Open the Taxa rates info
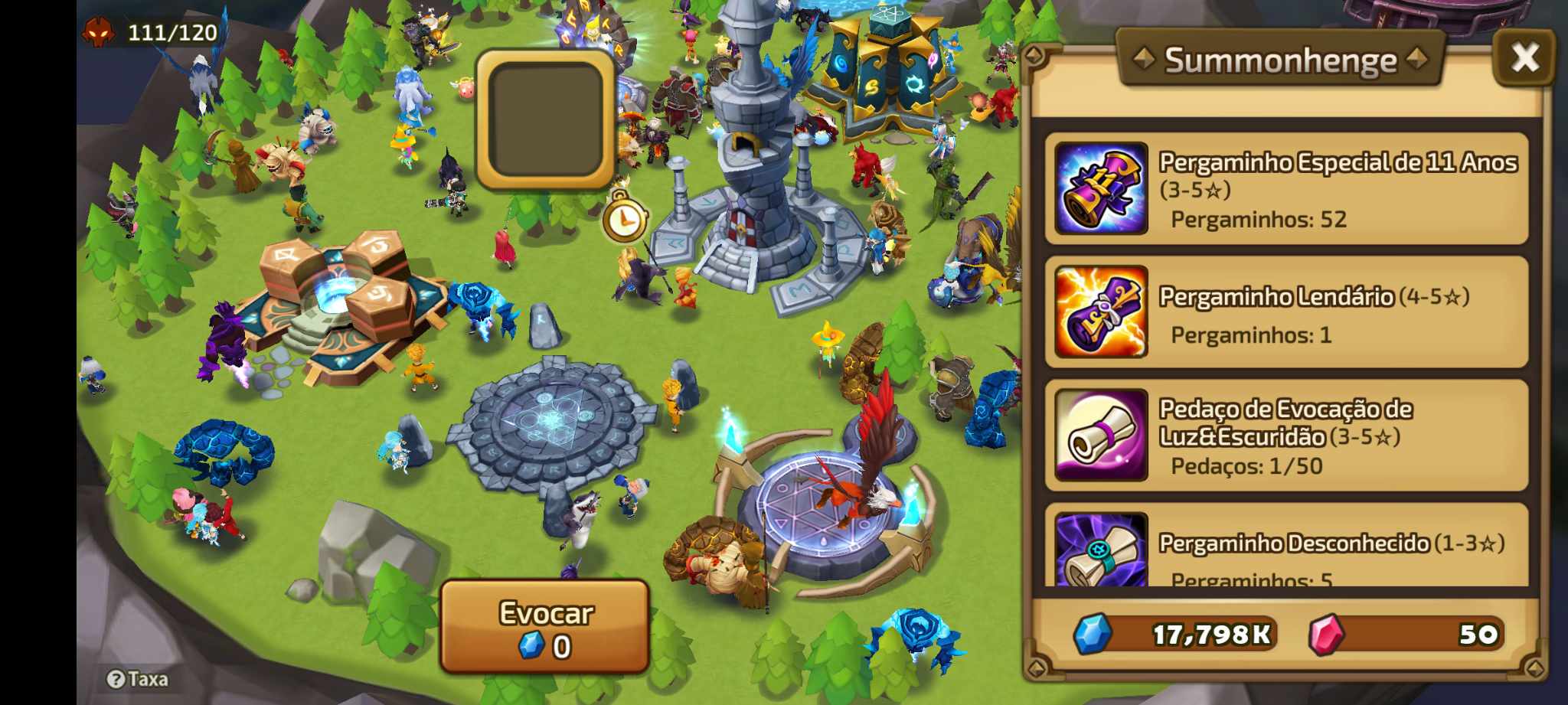Image resolution: width=1568 pixels, height=705 pixels. pyautogui.click(x=138, y=679)
